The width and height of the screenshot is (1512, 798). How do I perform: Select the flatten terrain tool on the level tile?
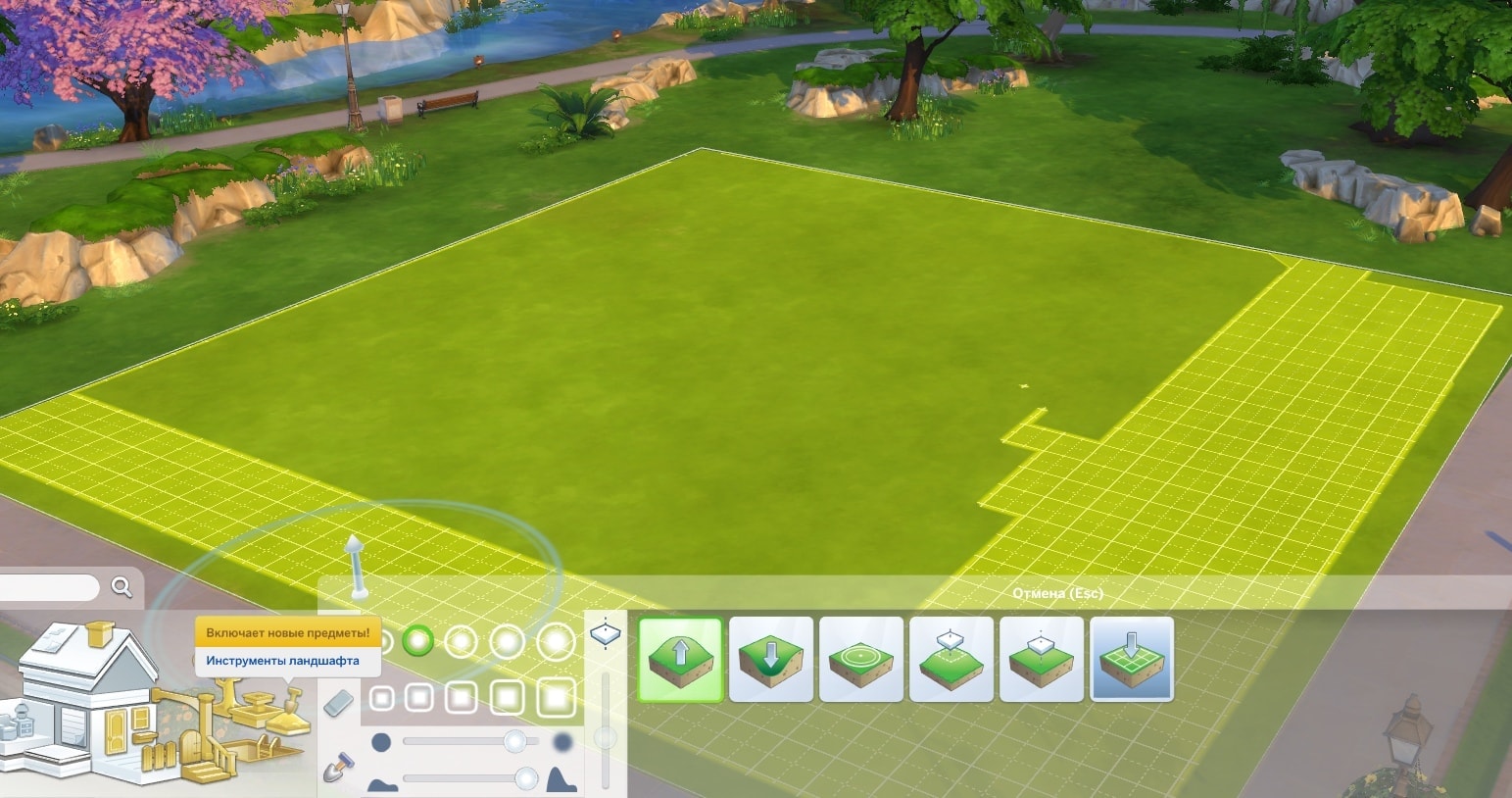click(x=1042, y=659)
